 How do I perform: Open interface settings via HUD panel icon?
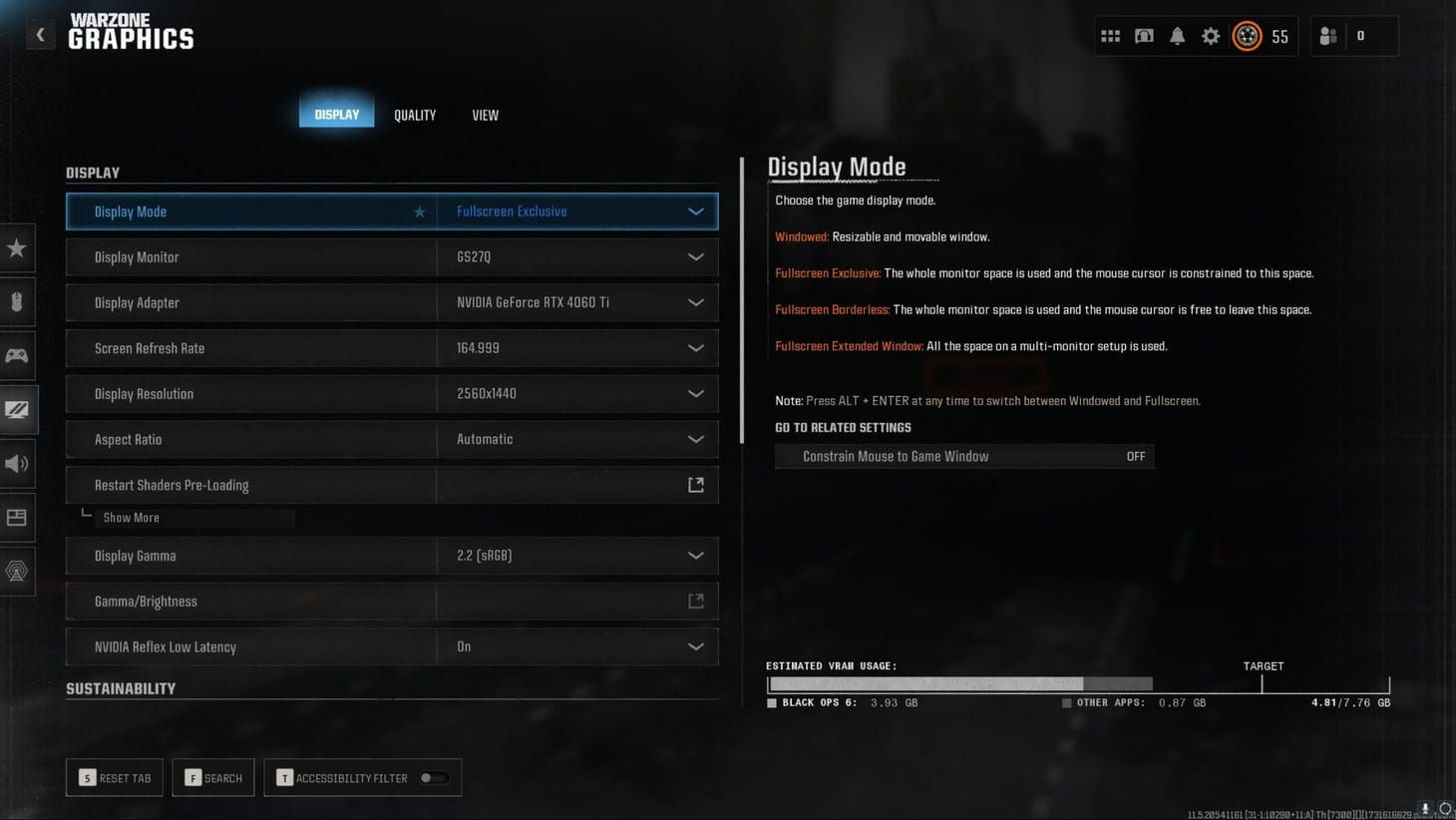click(x=17, y=517)
